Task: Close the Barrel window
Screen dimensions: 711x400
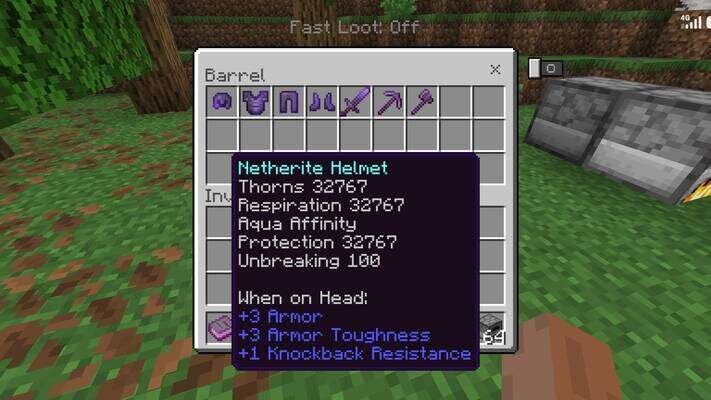Action: click(495, 70)
